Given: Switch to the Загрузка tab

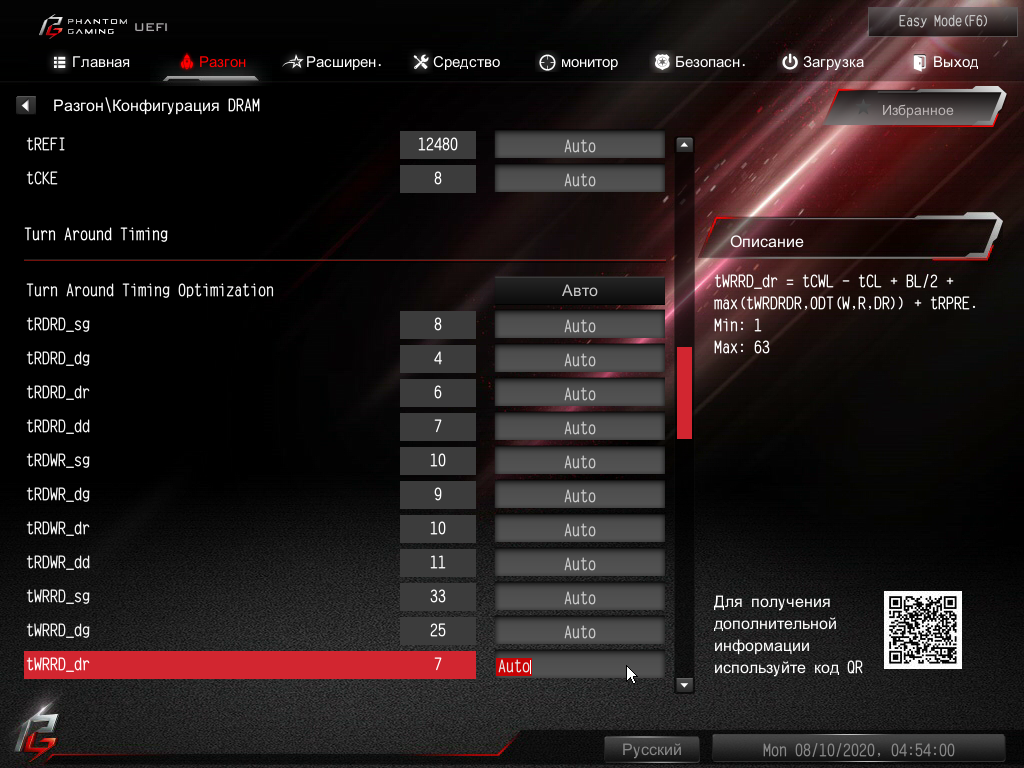Looking at the screenshot, I should [822, 62].
